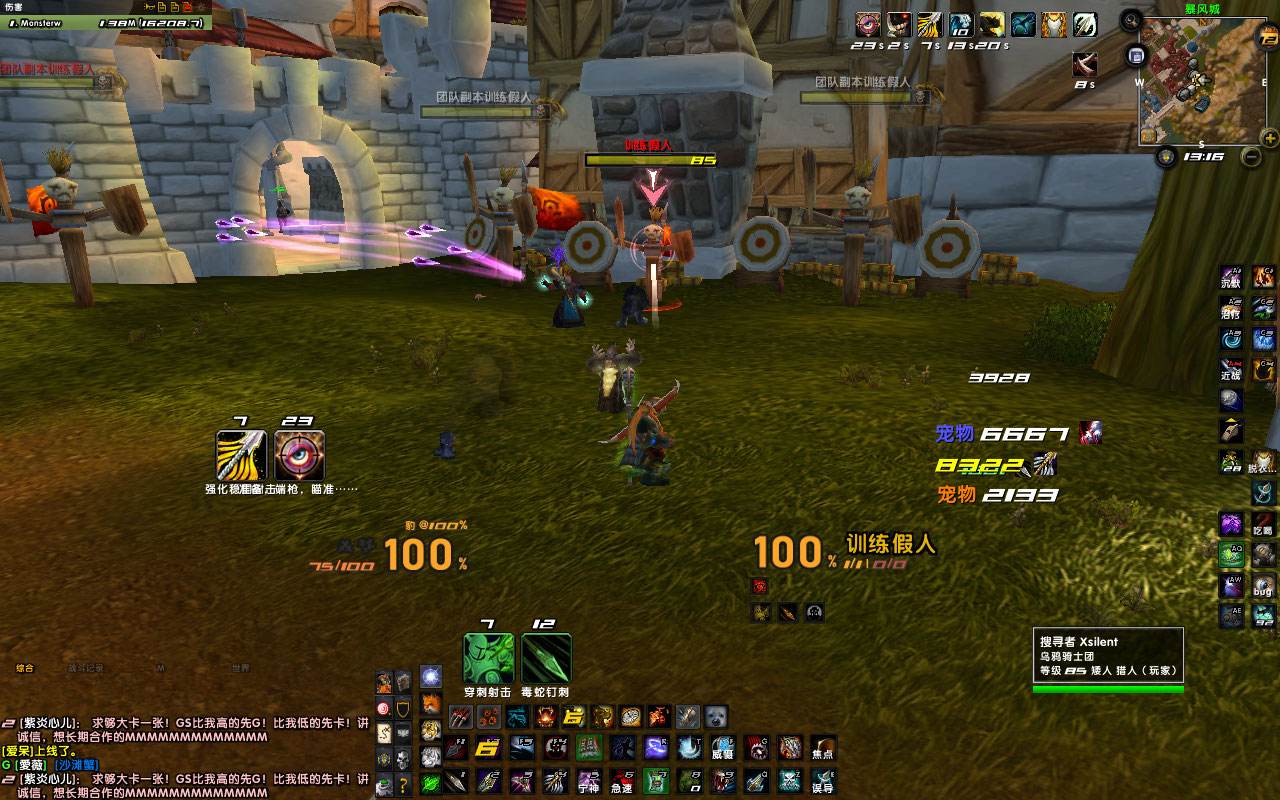Viewport: 1280px width, 800px height.
Task: Click the 穿刺射击 cooldown icon
Action: coord(488,659)
